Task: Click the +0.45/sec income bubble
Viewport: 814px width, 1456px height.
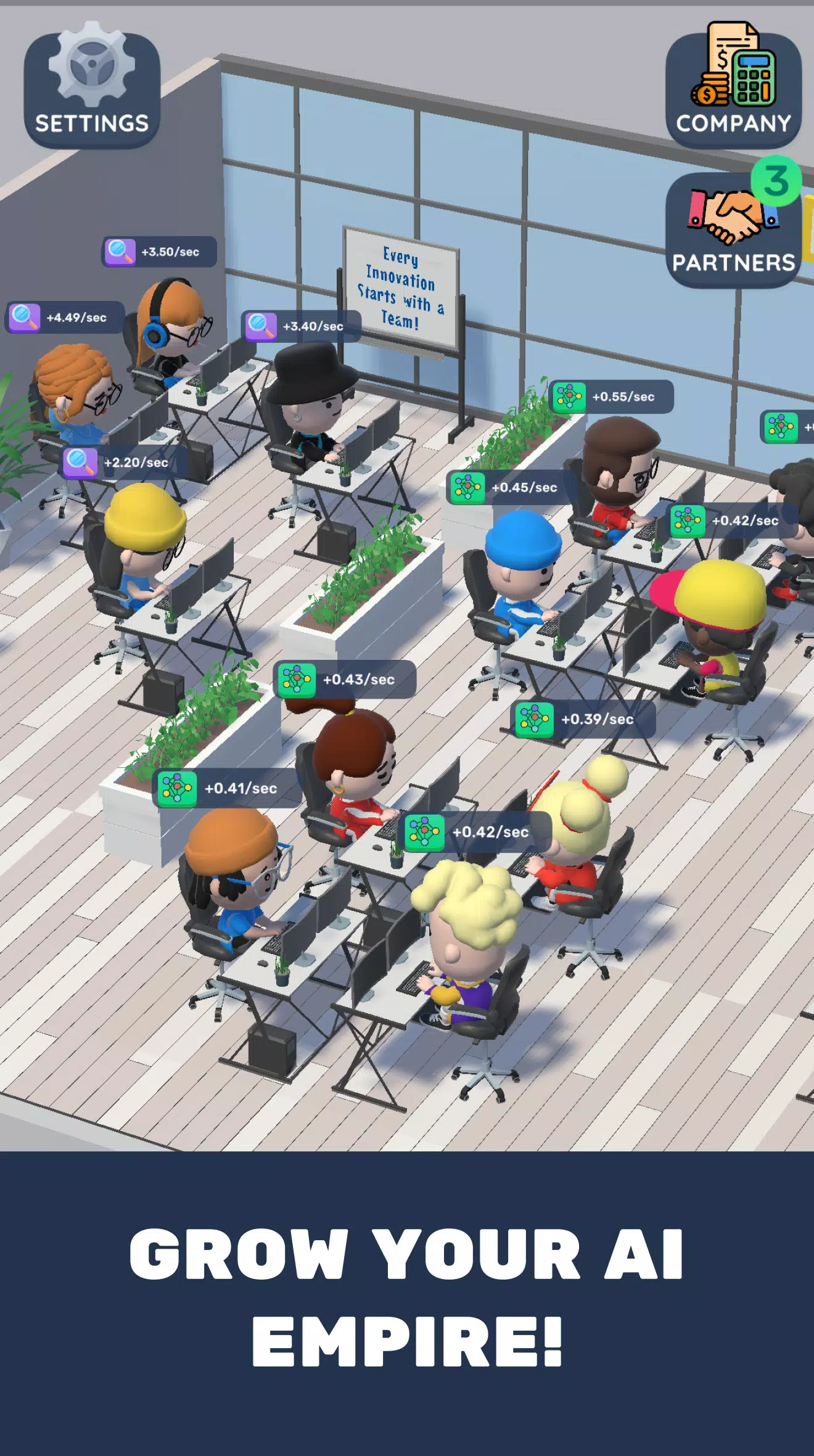Action: coord(507,488)
